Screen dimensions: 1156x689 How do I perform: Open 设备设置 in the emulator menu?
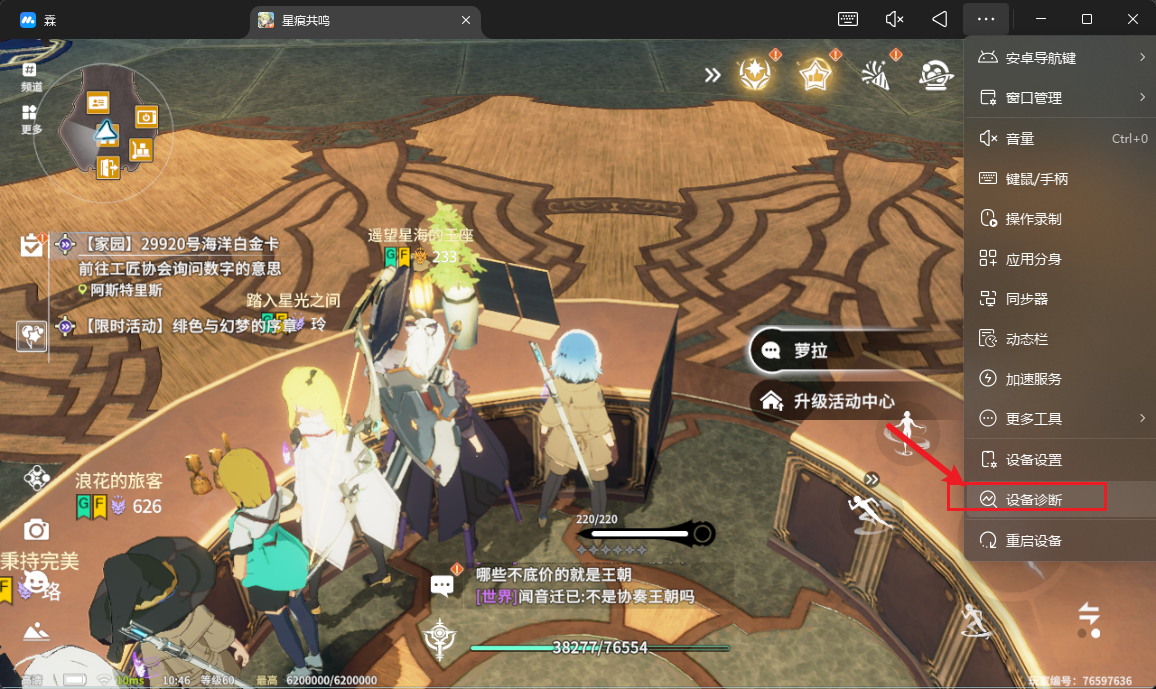pyautogui.click(x=1033, y=460)
